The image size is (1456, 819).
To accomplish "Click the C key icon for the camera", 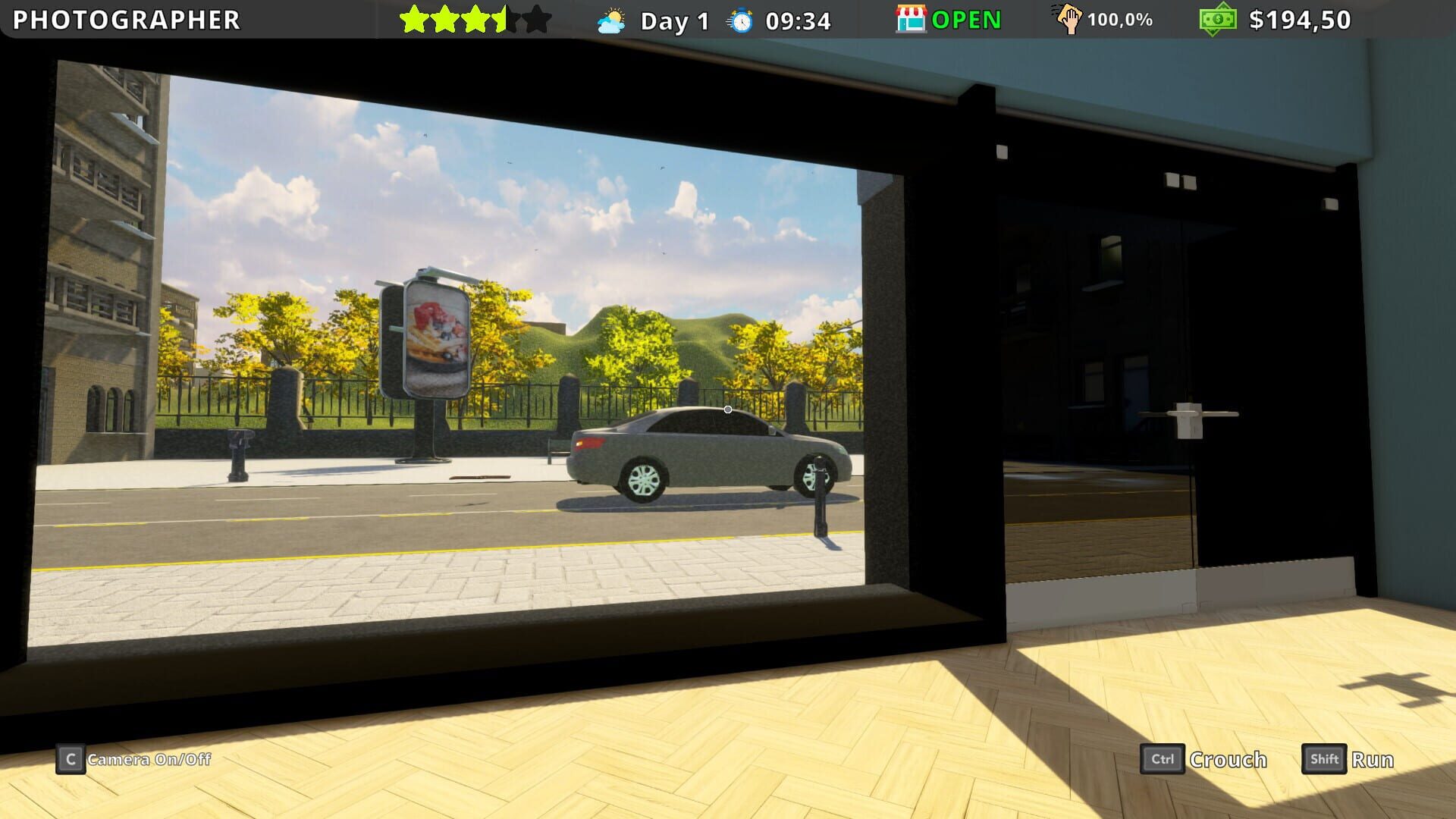I will tap(71, 760).
